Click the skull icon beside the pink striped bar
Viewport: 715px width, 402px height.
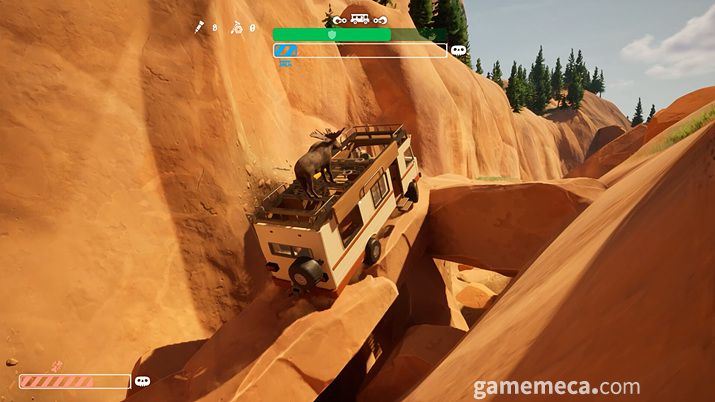142,381
